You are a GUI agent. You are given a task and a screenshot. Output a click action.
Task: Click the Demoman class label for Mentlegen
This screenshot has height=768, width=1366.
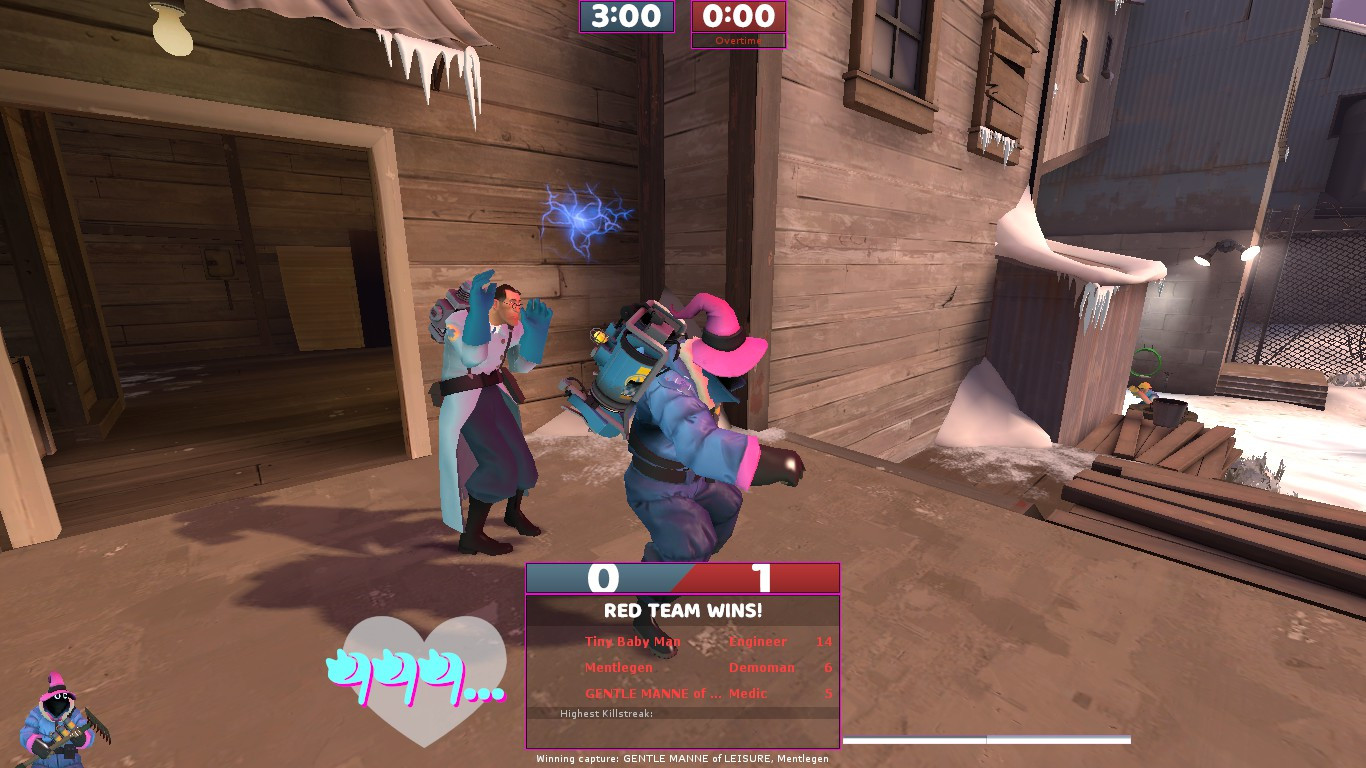(x=763, y=667)
